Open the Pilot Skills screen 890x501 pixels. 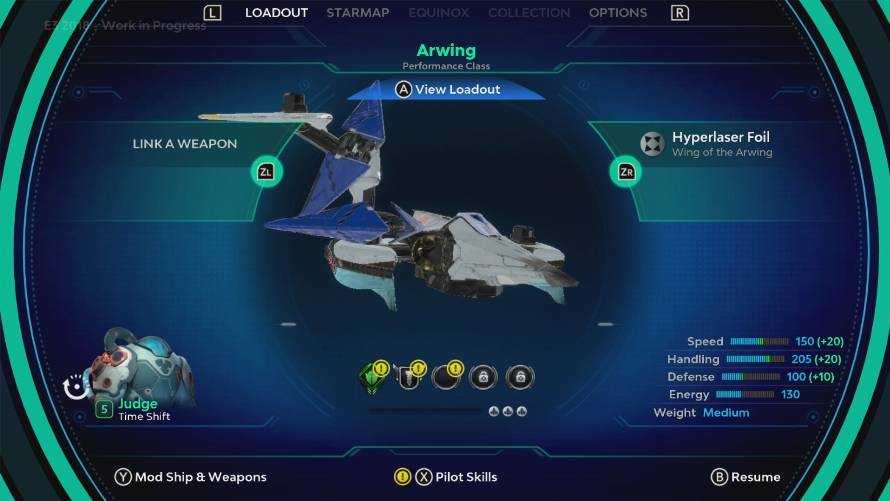pos(456,477)
